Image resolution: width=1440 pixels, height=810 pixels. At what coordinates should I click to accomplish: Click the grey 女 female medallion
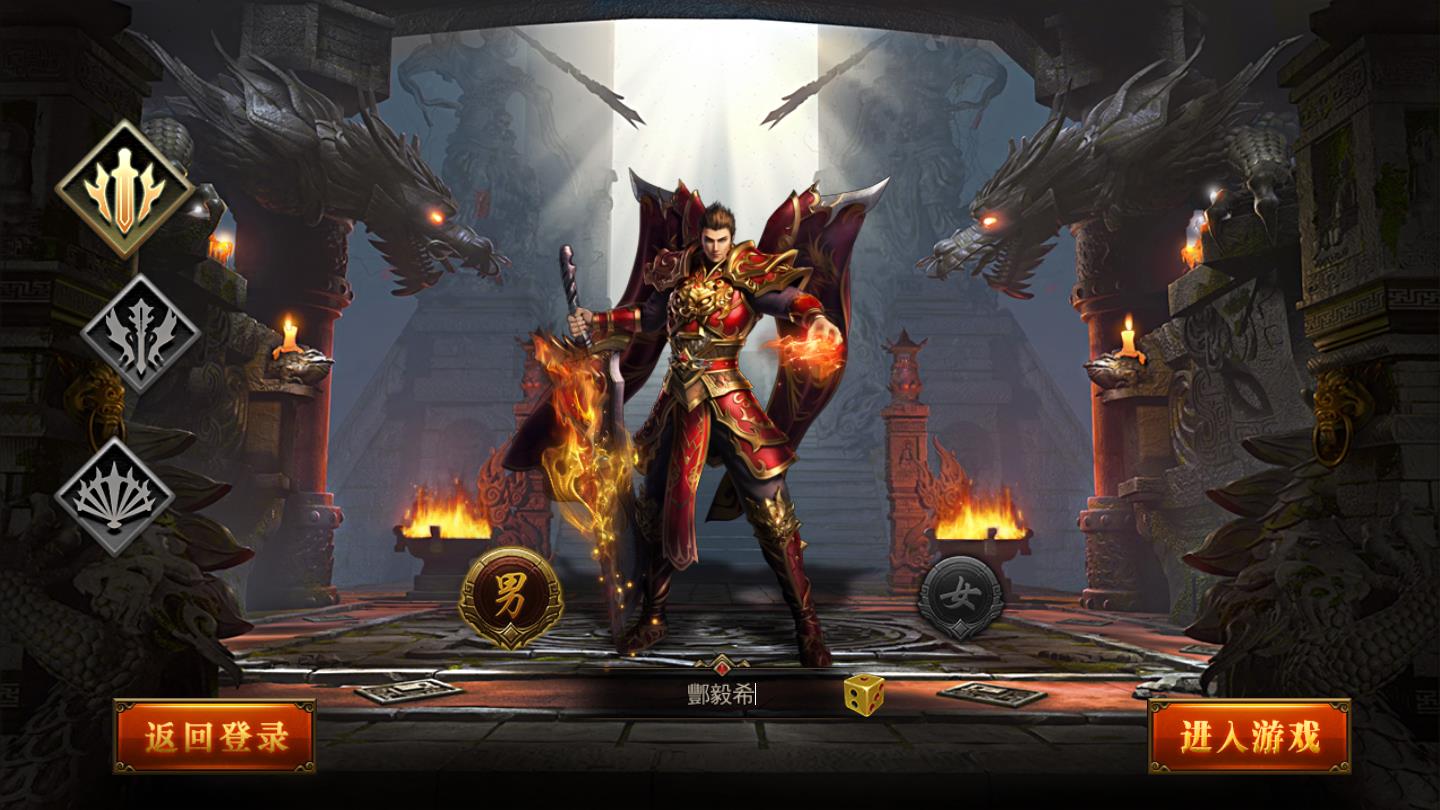coord(961,594)
